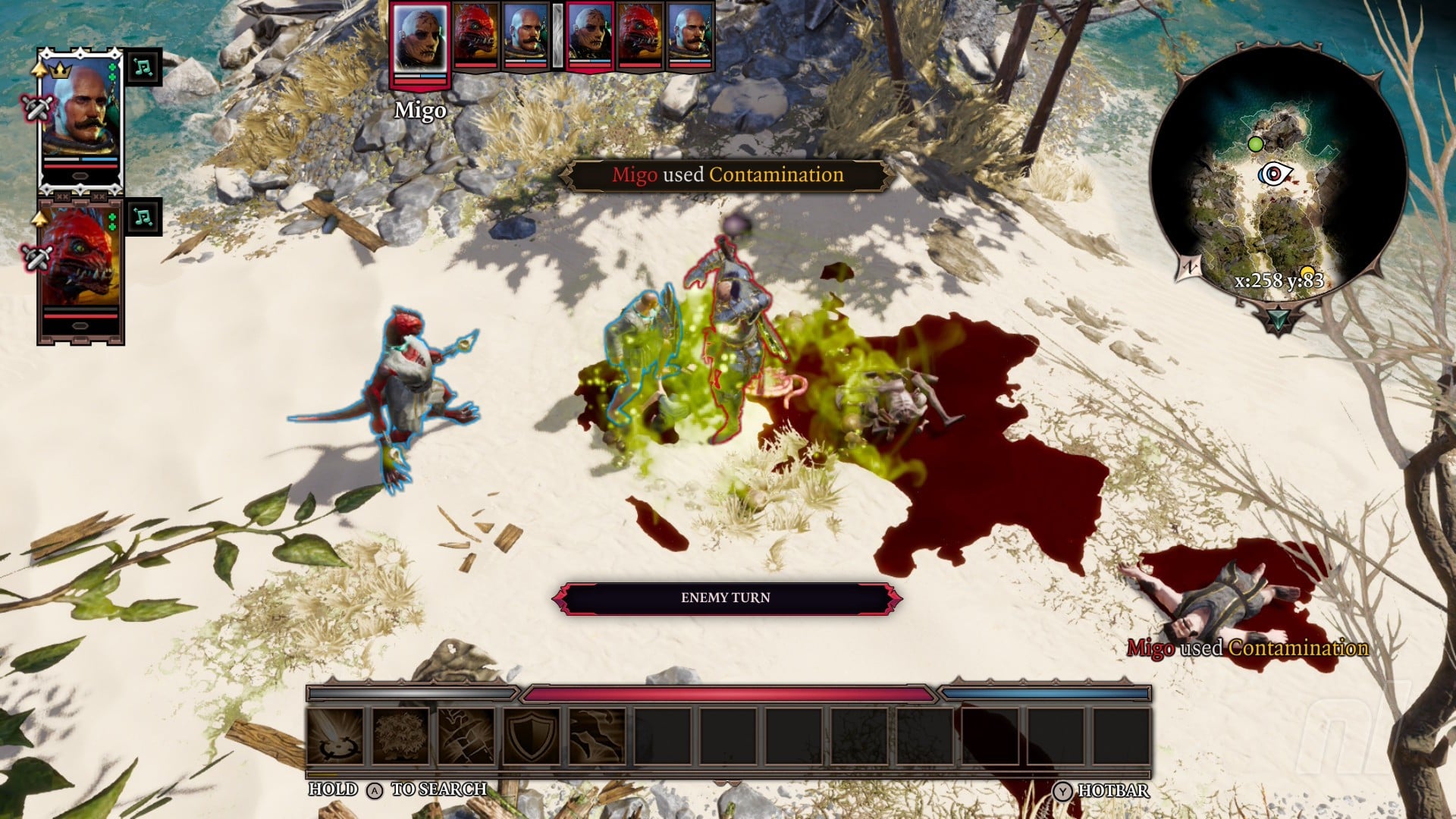The image size is (1456, 819).
Task: Use the leaping figure skill in the hotbar
Action: pos(597,736)
